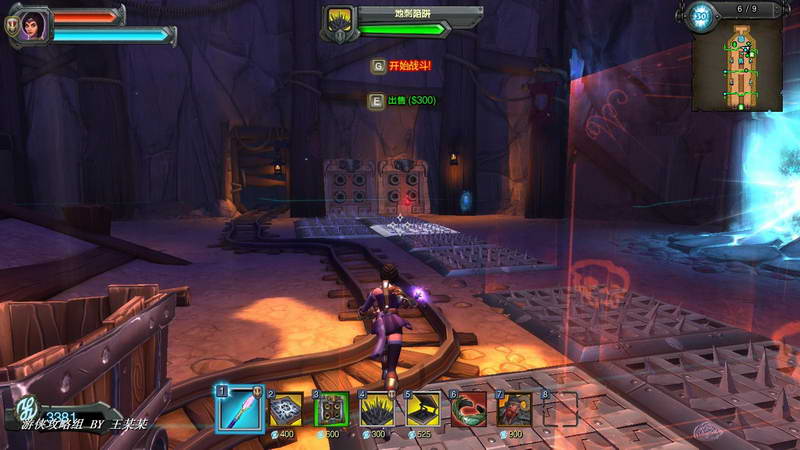Select the dwarf guardian slot costing 900
Screen dimensions: 800x450
515,410
